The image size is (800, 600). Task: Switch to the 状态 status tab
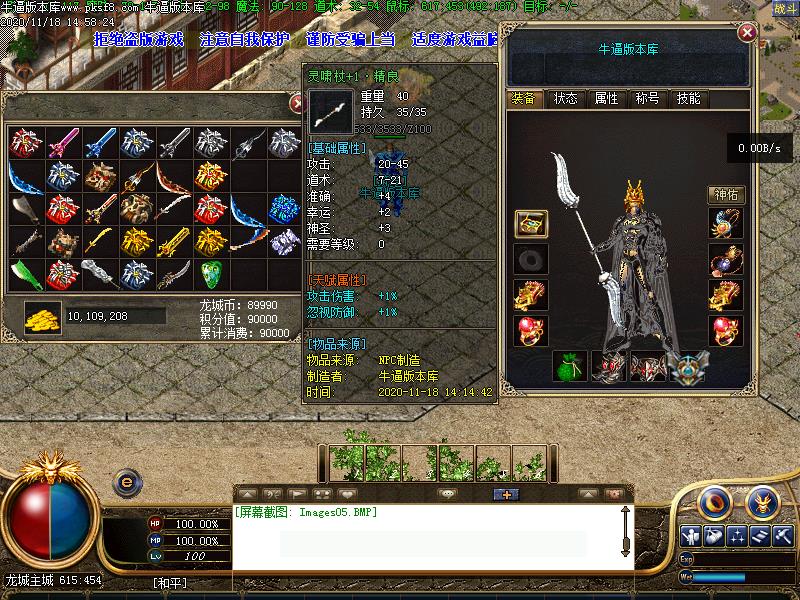pos(565,98)
